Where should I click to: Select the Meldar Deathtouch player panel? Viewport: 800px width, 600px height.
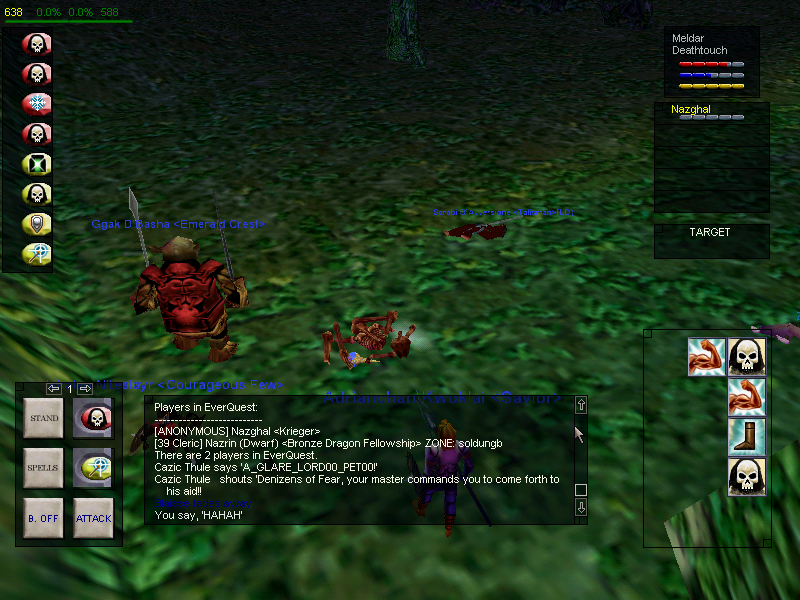pyautogui.click(x=711, y=60)
